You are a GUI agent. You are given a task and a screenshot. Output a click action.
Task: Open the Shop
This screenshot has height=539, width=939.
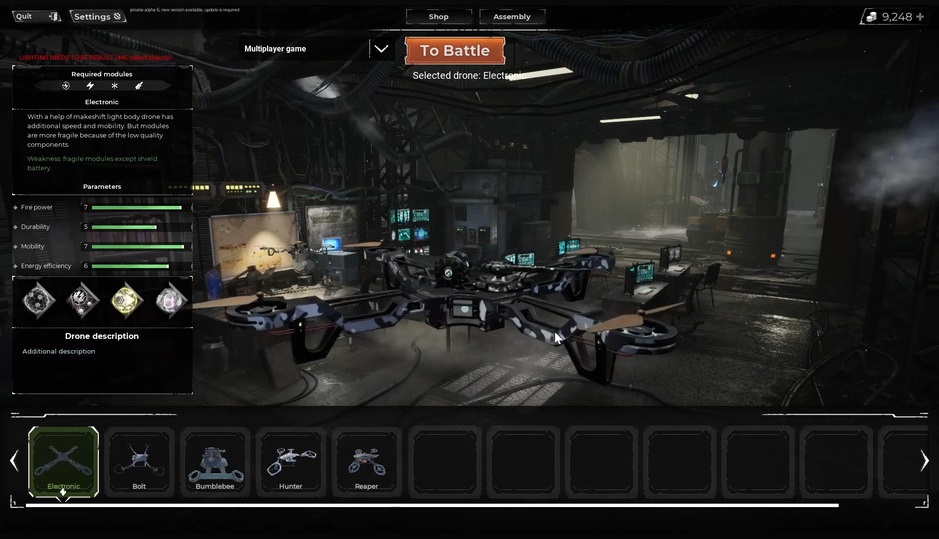(x=438, y=16)
